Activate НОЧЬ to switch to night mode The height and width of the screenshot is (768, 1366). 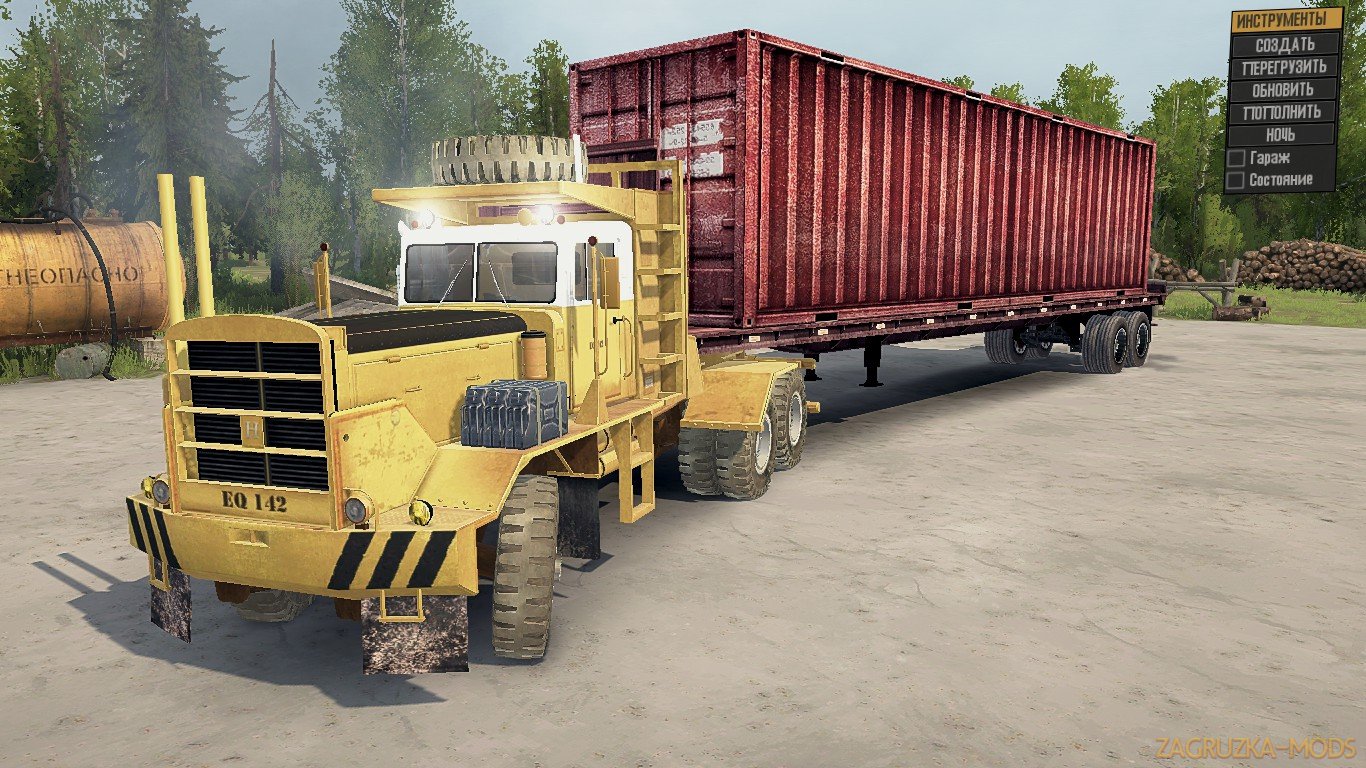tap(1285, 133)
